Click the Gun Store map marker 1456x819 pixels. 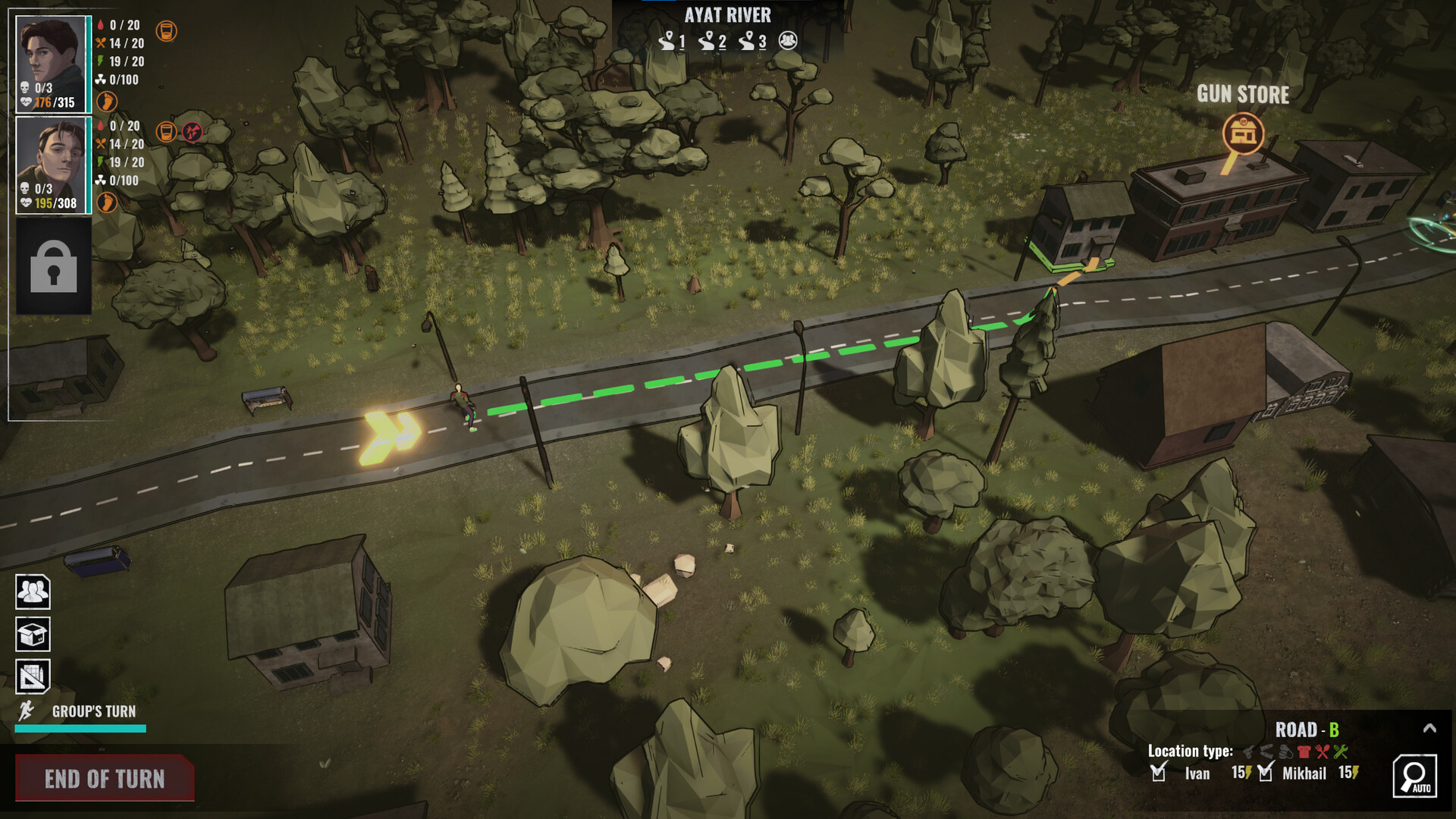(x=1243, y=133)
